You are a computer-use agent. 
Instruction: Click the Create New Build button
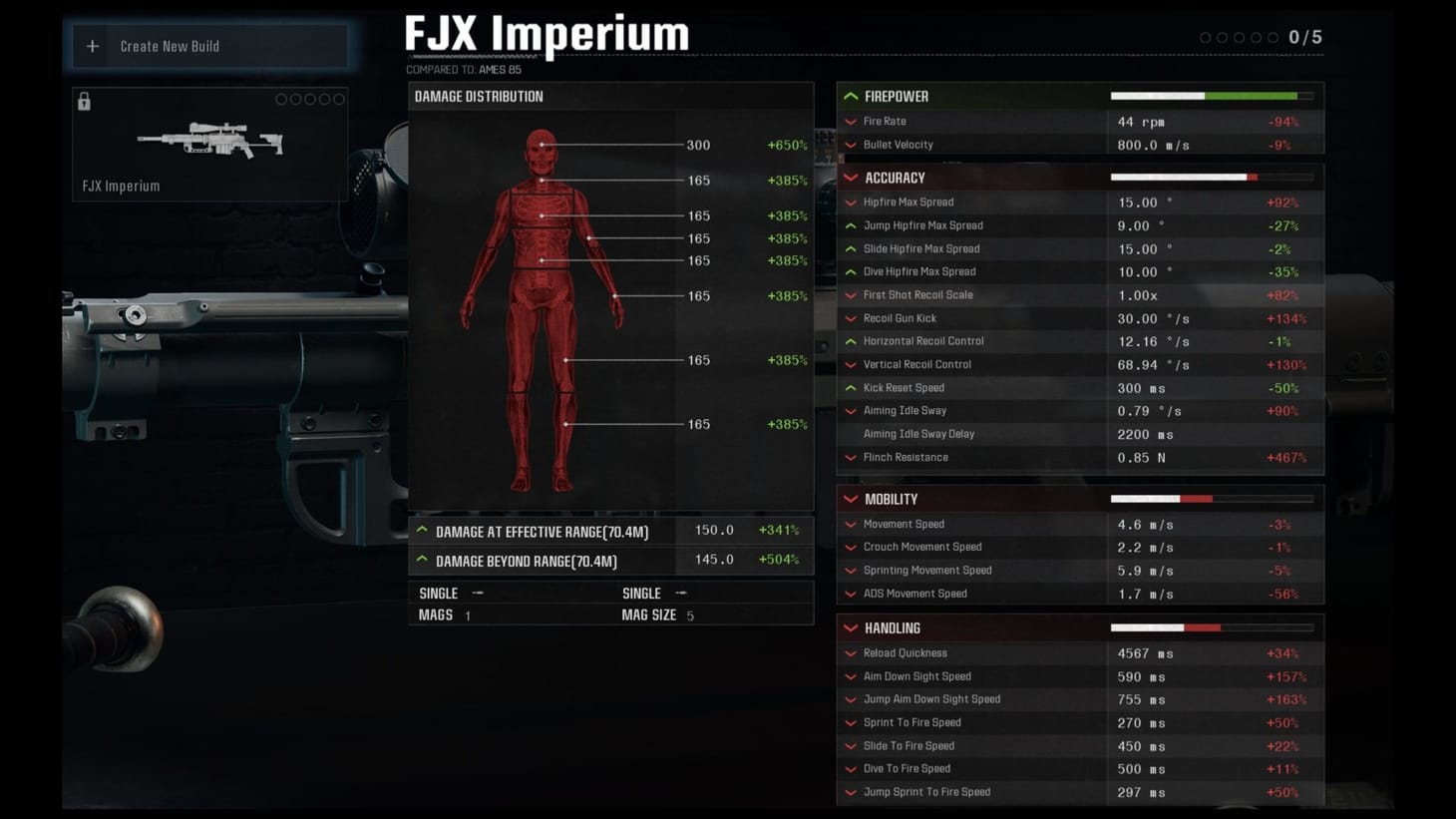208,46
